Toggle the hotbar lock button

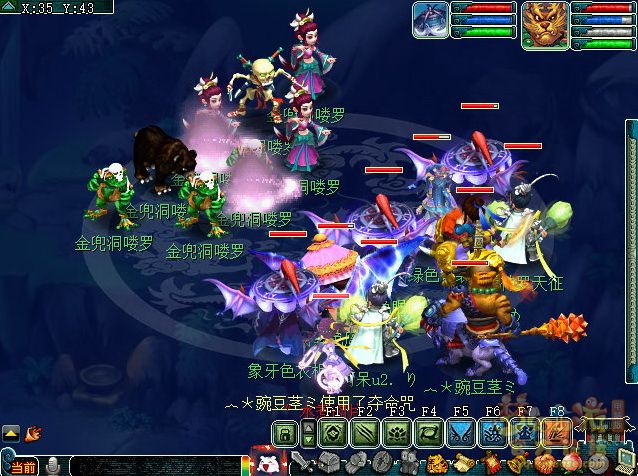pyautogui.click(x=285, y=433)
